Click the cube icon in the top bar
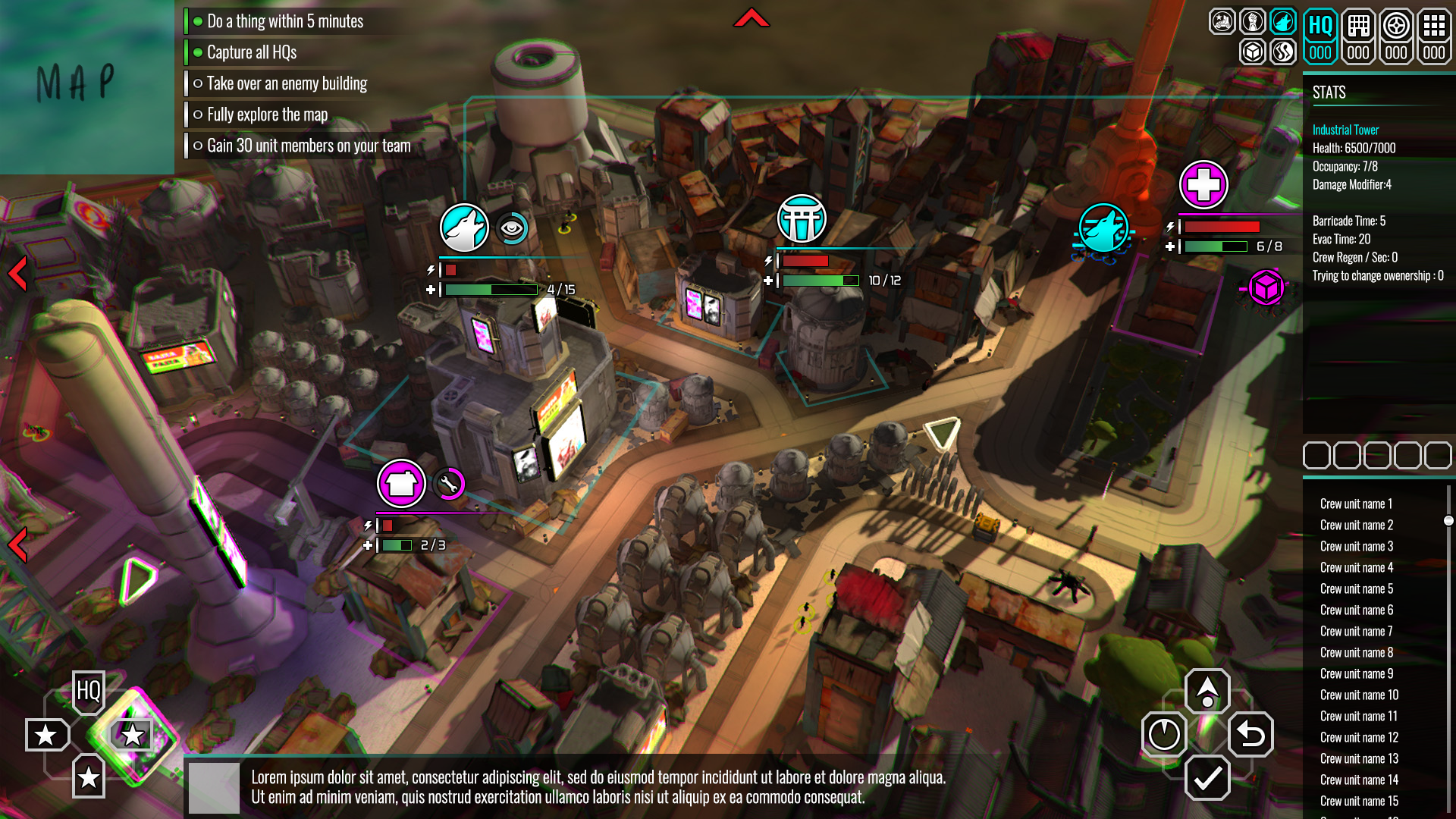1456x819 pixels. coord(1253,52)
